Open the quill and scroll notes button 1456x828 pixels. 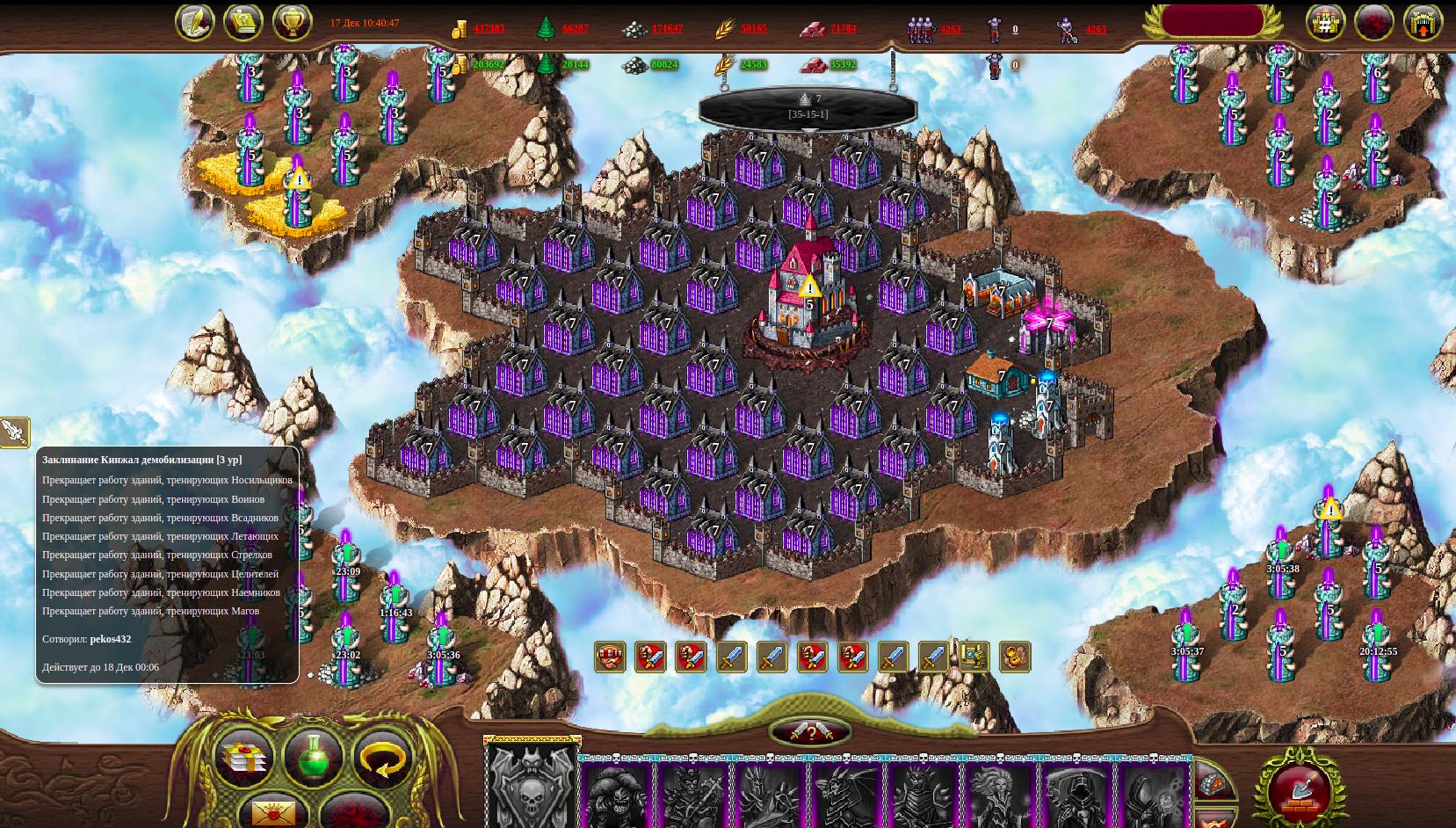click(194, 23)
